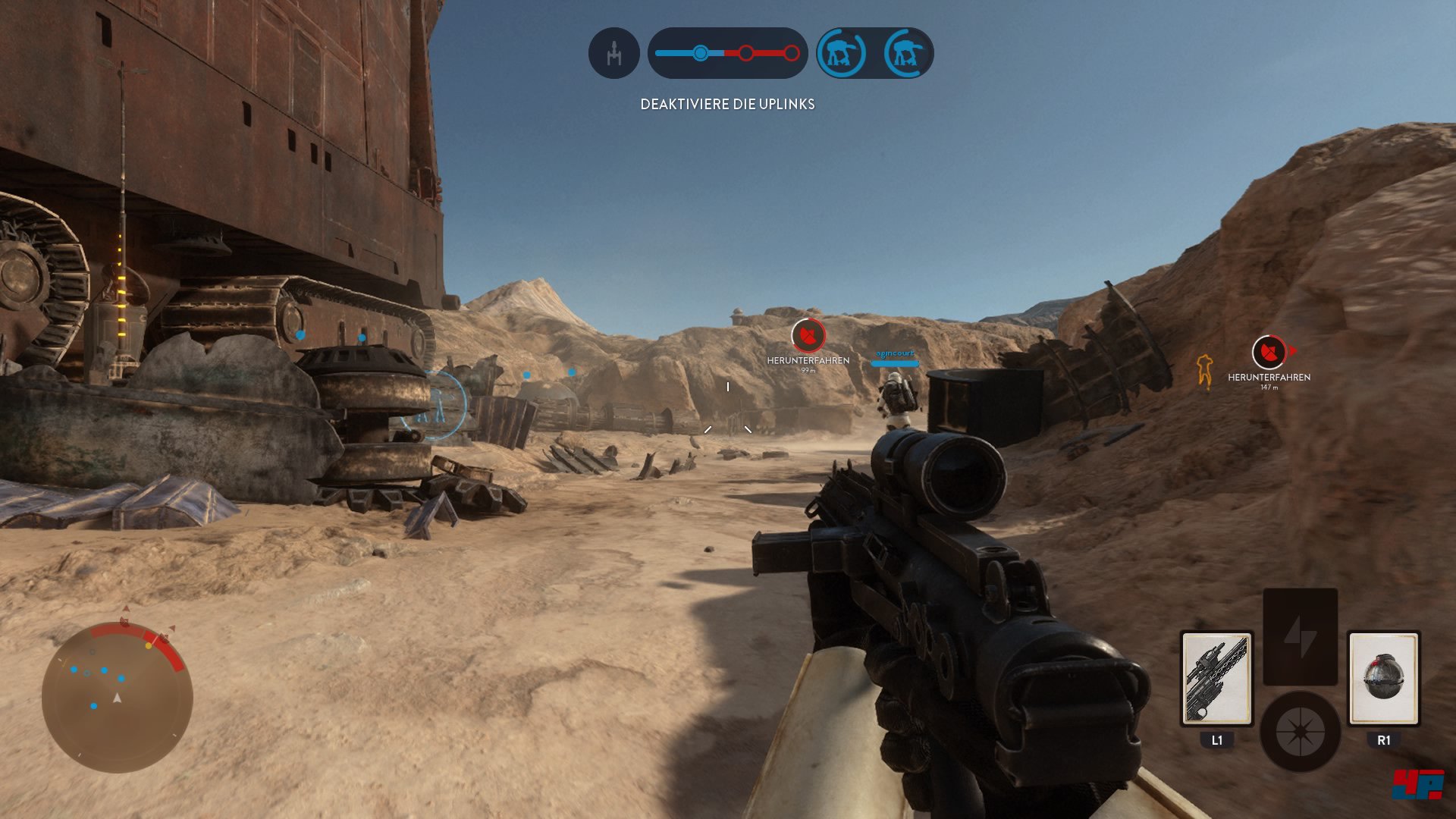Click the uplink progress tracker bar
Screen dimensions: 1456x819
pos(727,53)
